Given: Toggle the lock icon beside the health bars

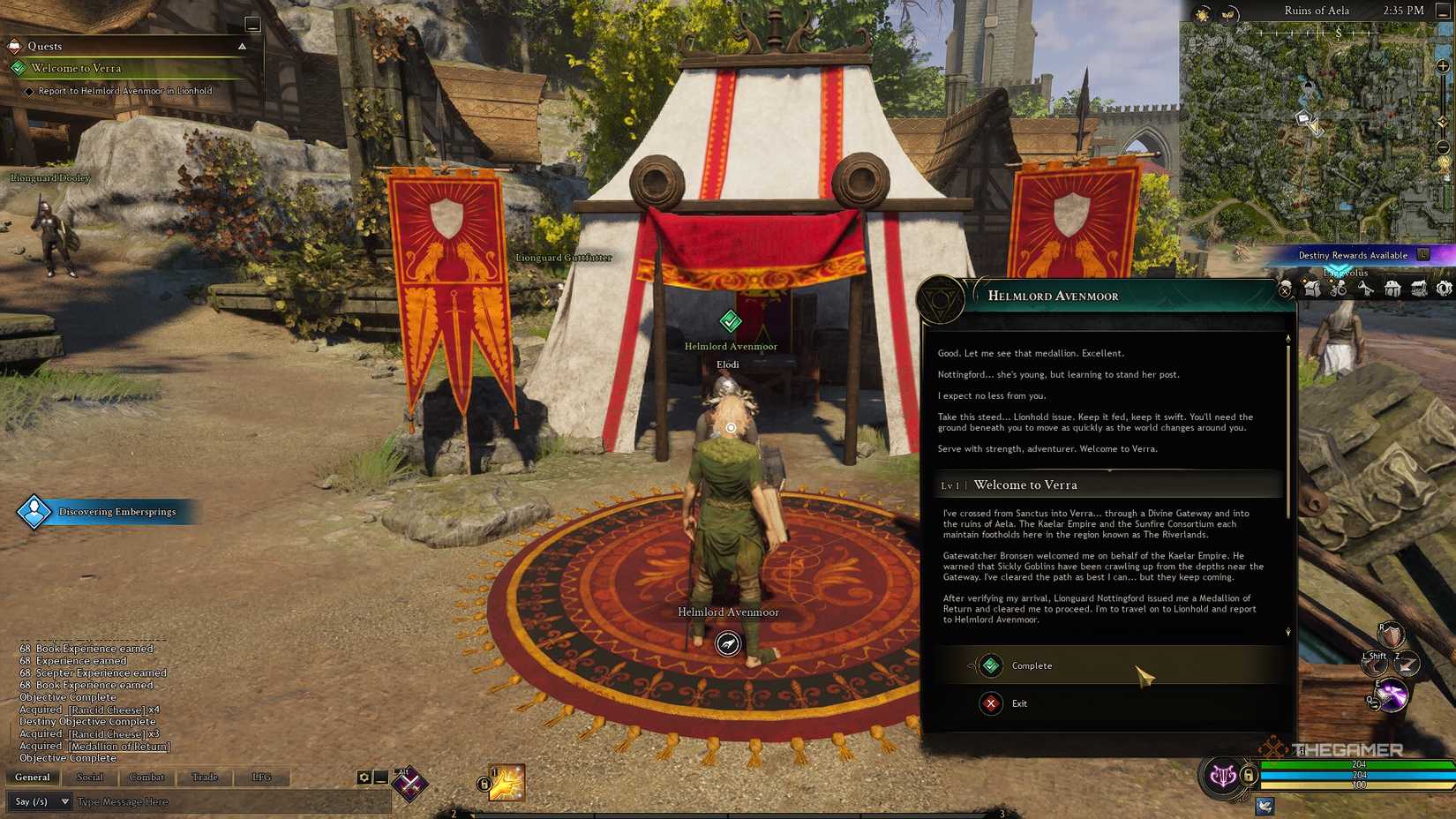Looking at the screenshot, I should click(x=1248, y=777).
